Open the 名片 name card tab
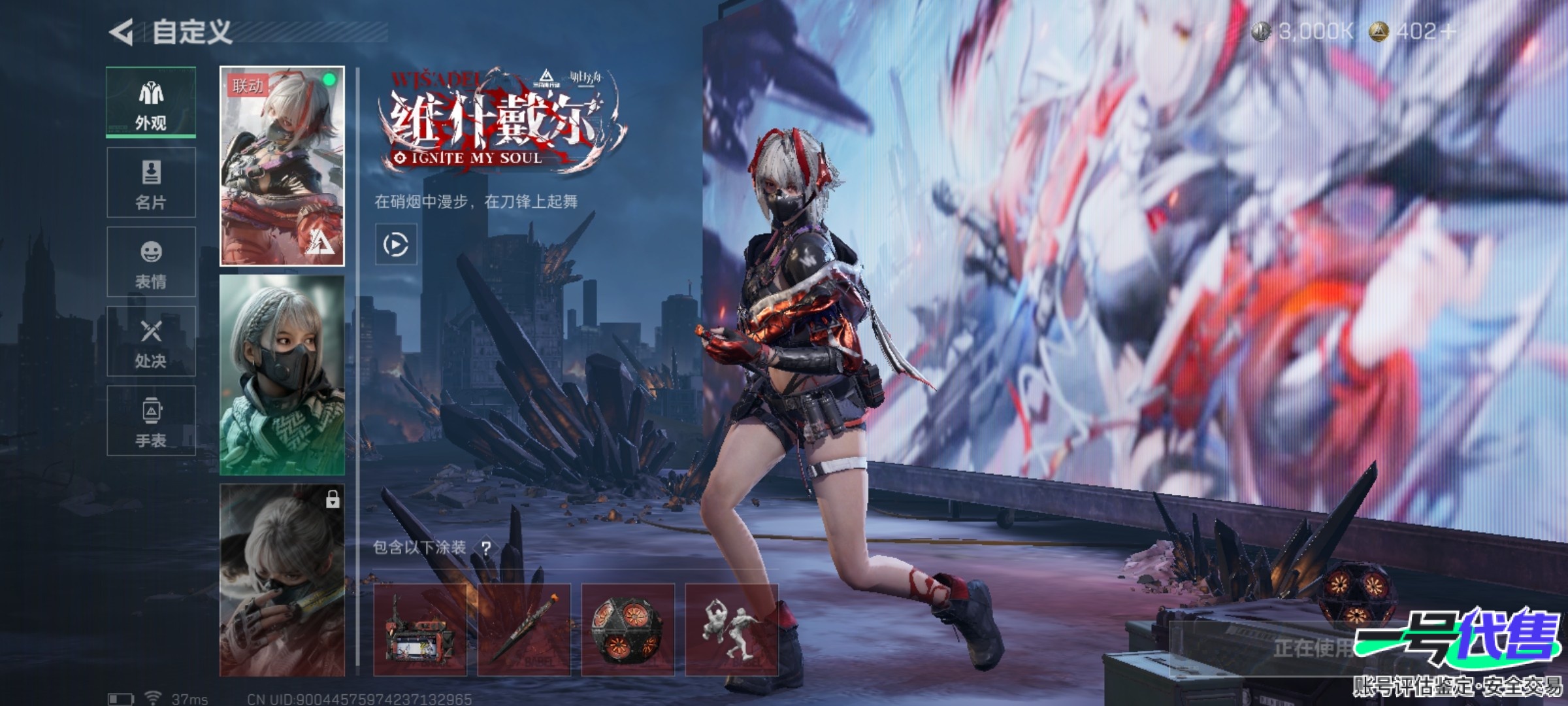1568x706 pixels. [151, 182]
